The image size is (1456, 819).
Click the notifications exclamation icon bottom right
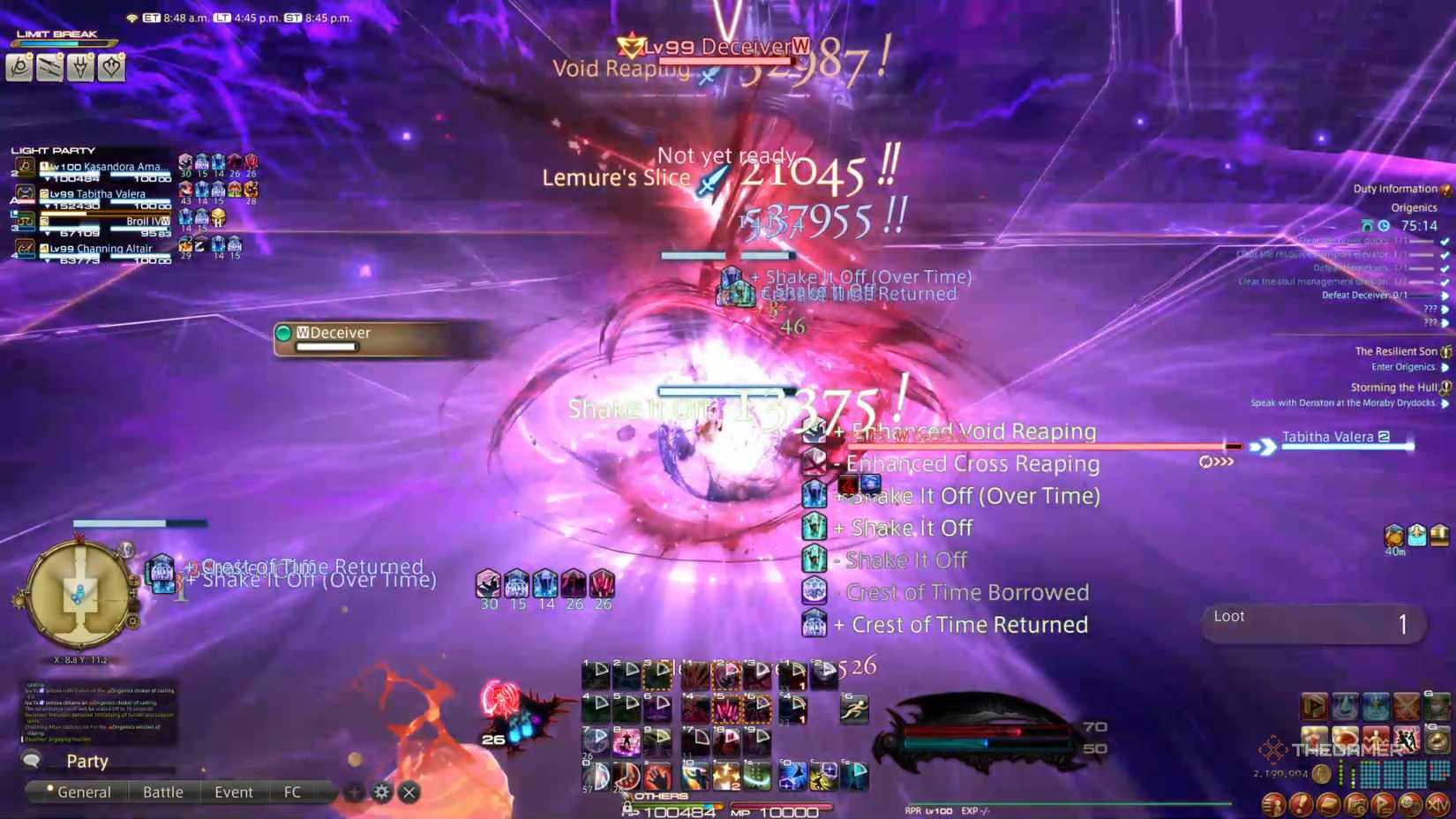click(1300, 804)
